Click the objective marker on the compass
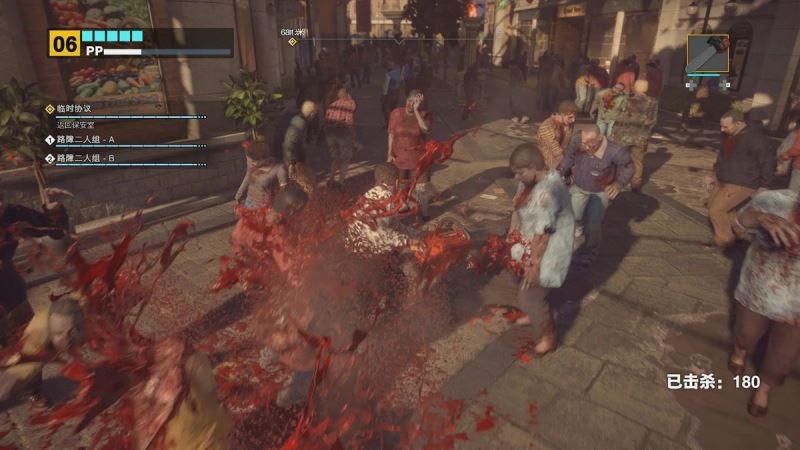The height and width of the screenshot is (450, 800). (x=292, y=42)
